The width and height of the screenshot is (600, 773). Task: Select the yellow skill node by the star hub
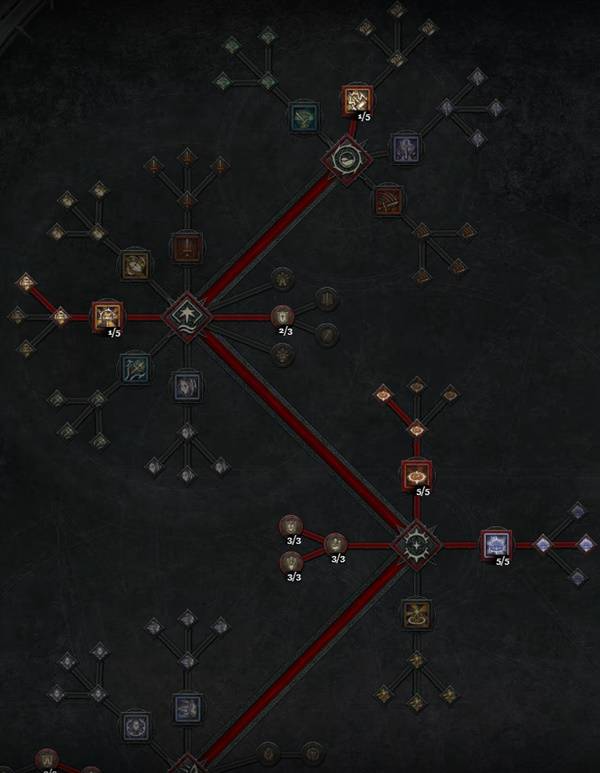coord(136,265)
